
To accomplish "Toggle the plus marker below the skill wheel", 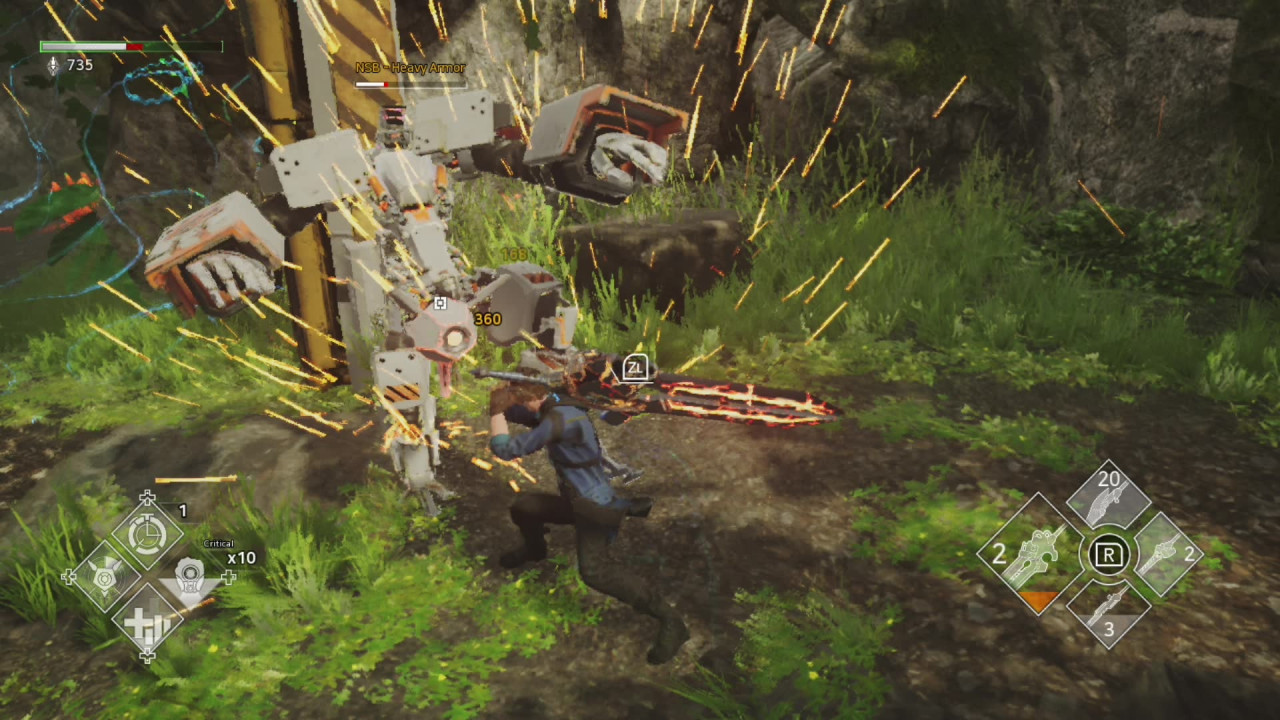I will click(148, 655).
